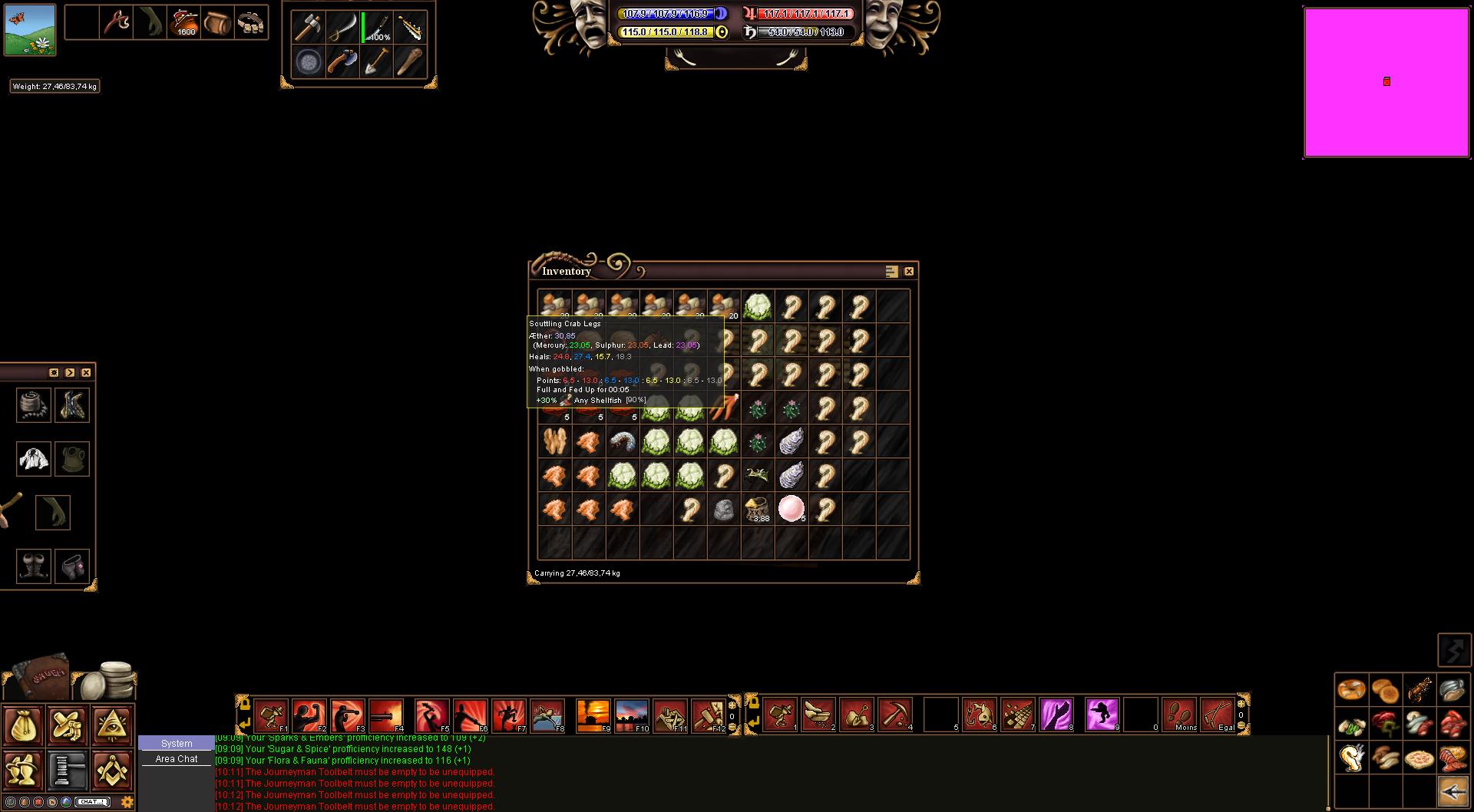Pick the grey stone in the inventory
This screenshot has height=812, width=1474.
pyautogui.click(x=723, y=509)
